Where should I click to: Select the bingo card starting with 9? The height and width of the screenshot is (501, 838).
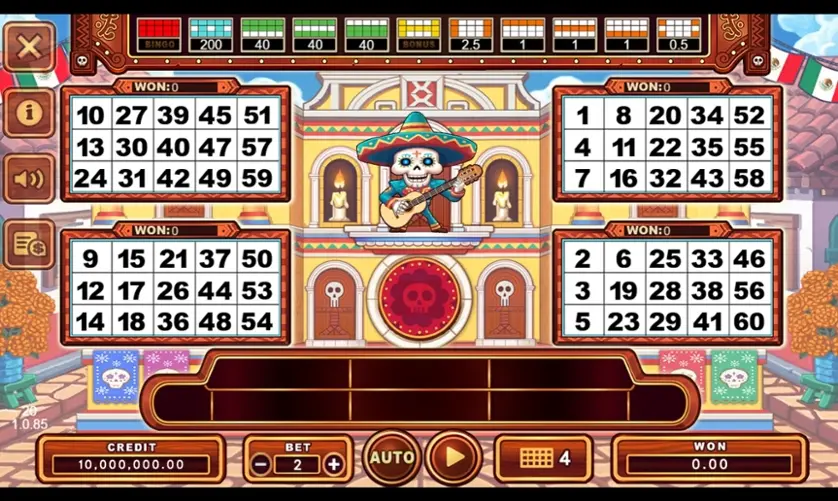click(174, 290)
